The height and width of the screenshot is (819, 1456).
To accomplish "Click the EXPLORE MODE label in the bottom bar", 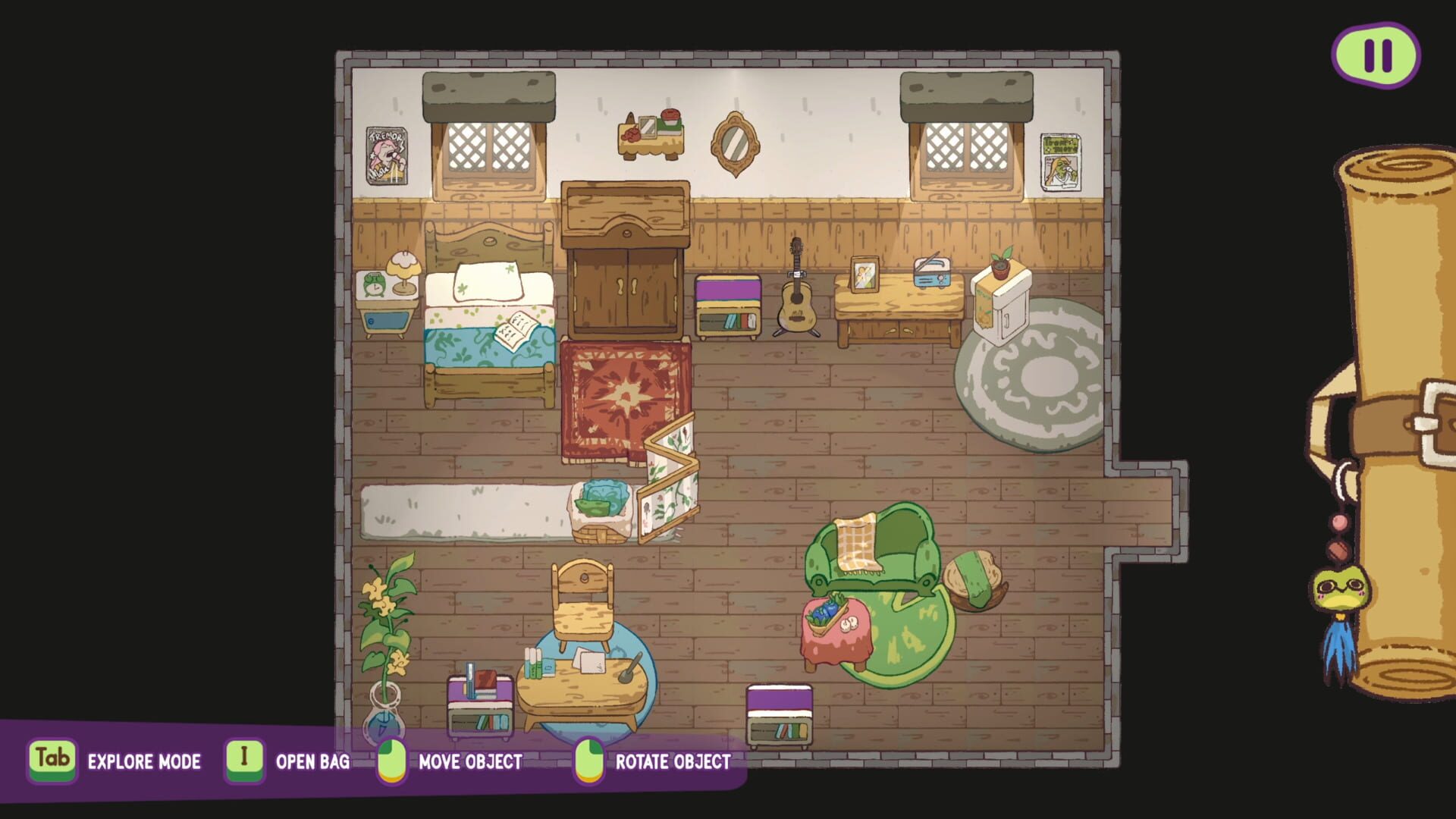I will pos(143,762).
